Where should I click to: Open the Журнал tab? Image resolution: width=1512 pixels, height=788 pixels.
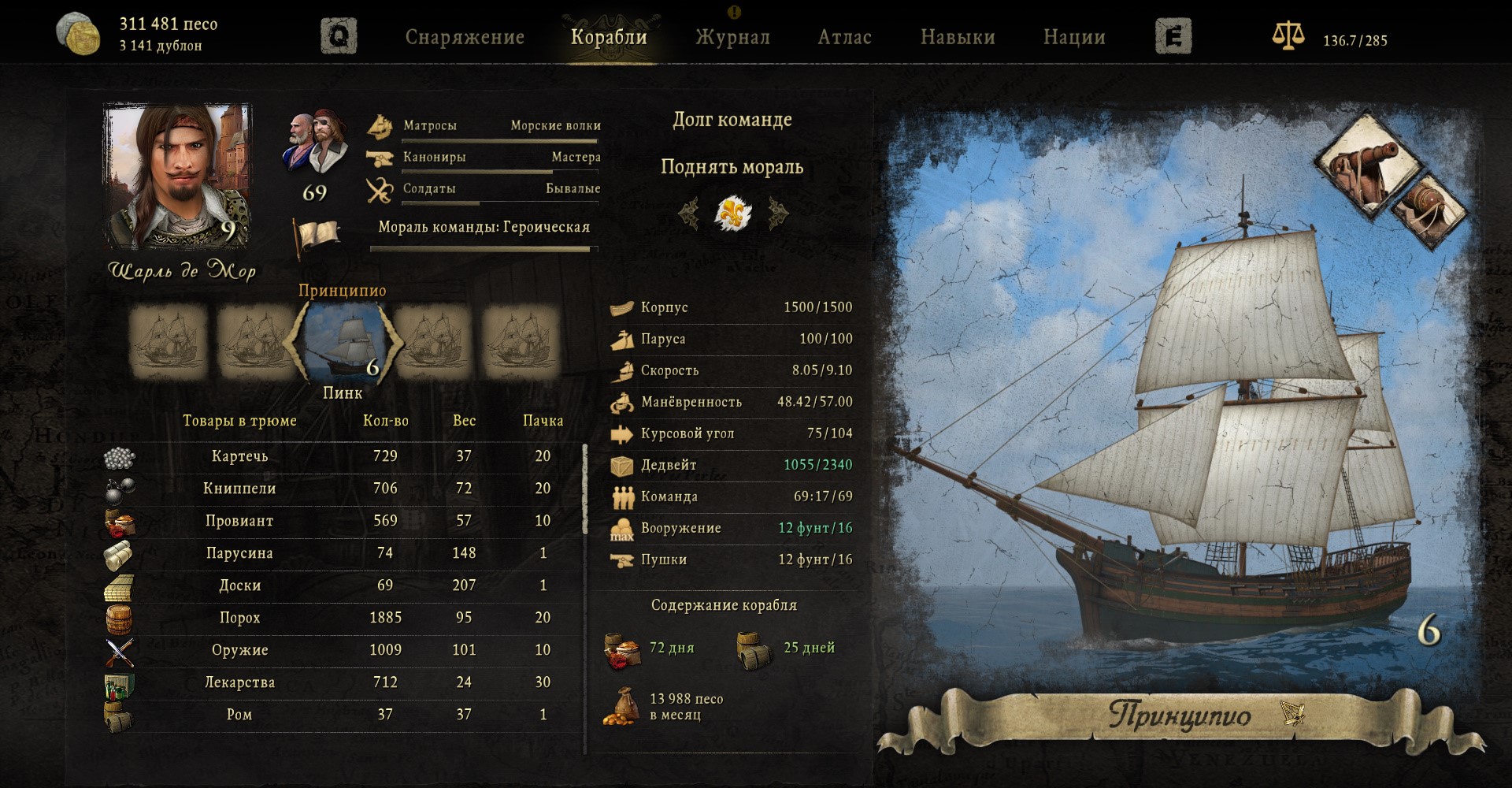[x=732, y=37]
